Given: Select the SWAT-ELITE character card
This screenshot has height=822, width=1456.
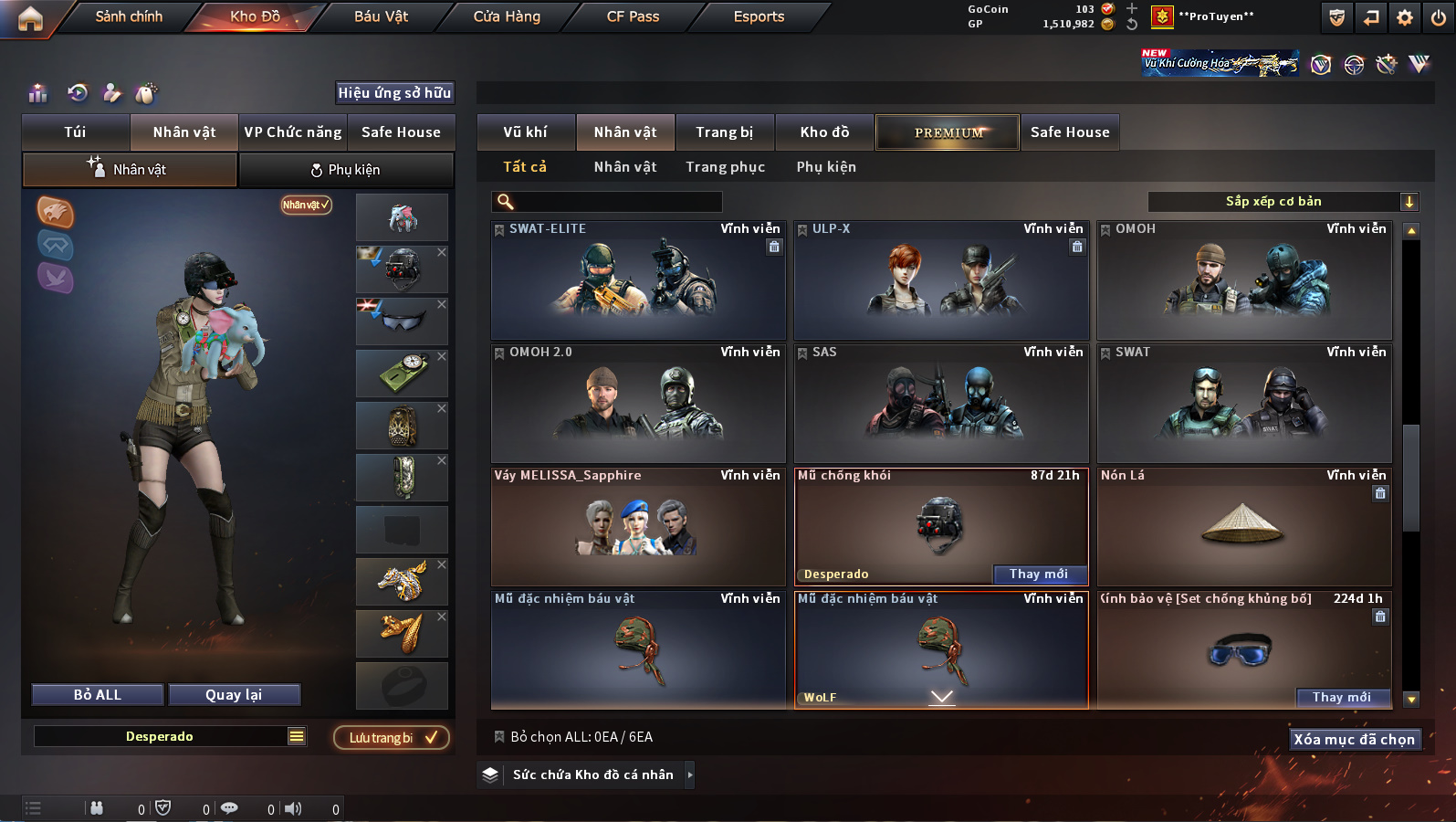Looking at the screenshot, I should point(638,280).
